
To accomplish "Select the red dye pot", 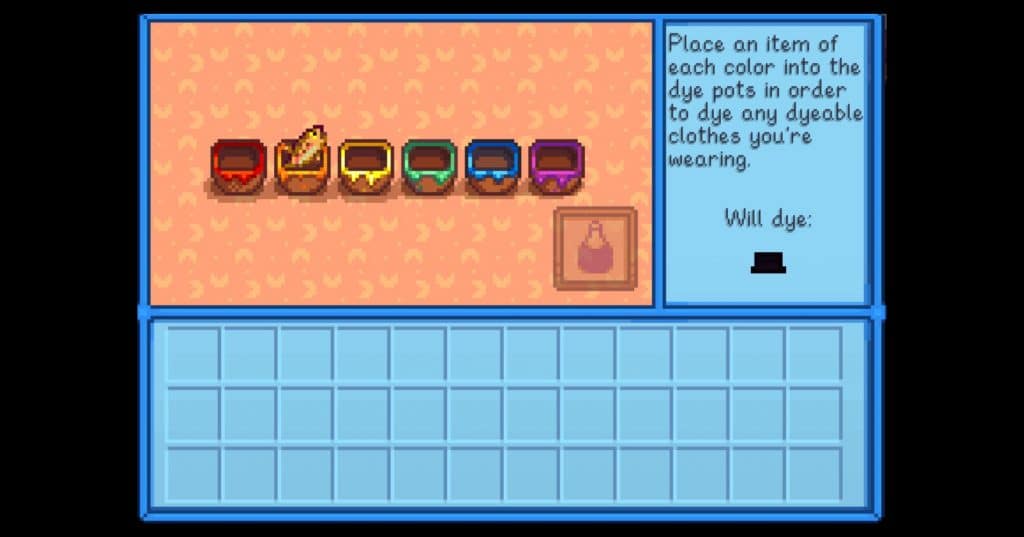I will coord(239,166).
